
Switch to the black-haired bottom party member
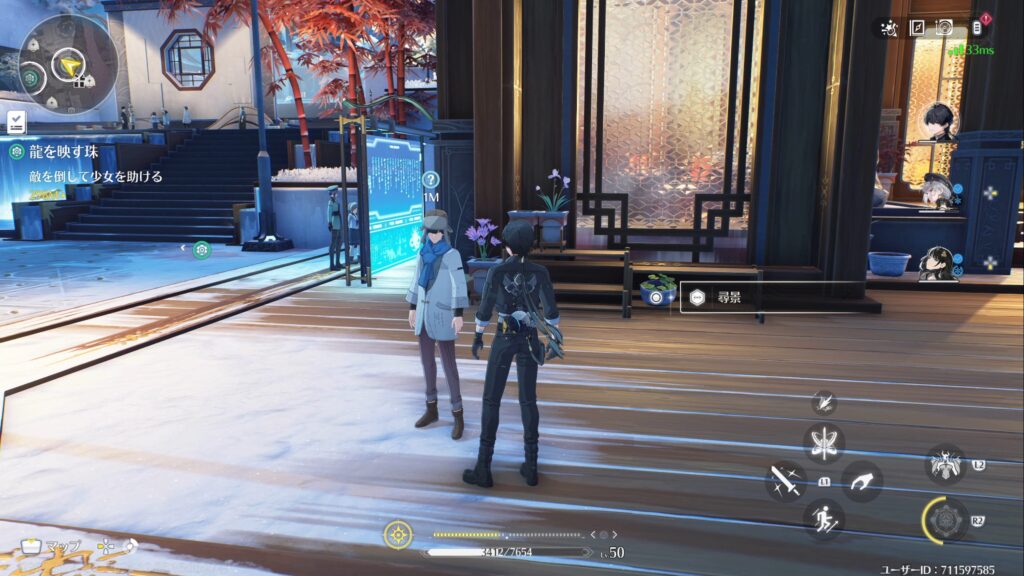938,262
